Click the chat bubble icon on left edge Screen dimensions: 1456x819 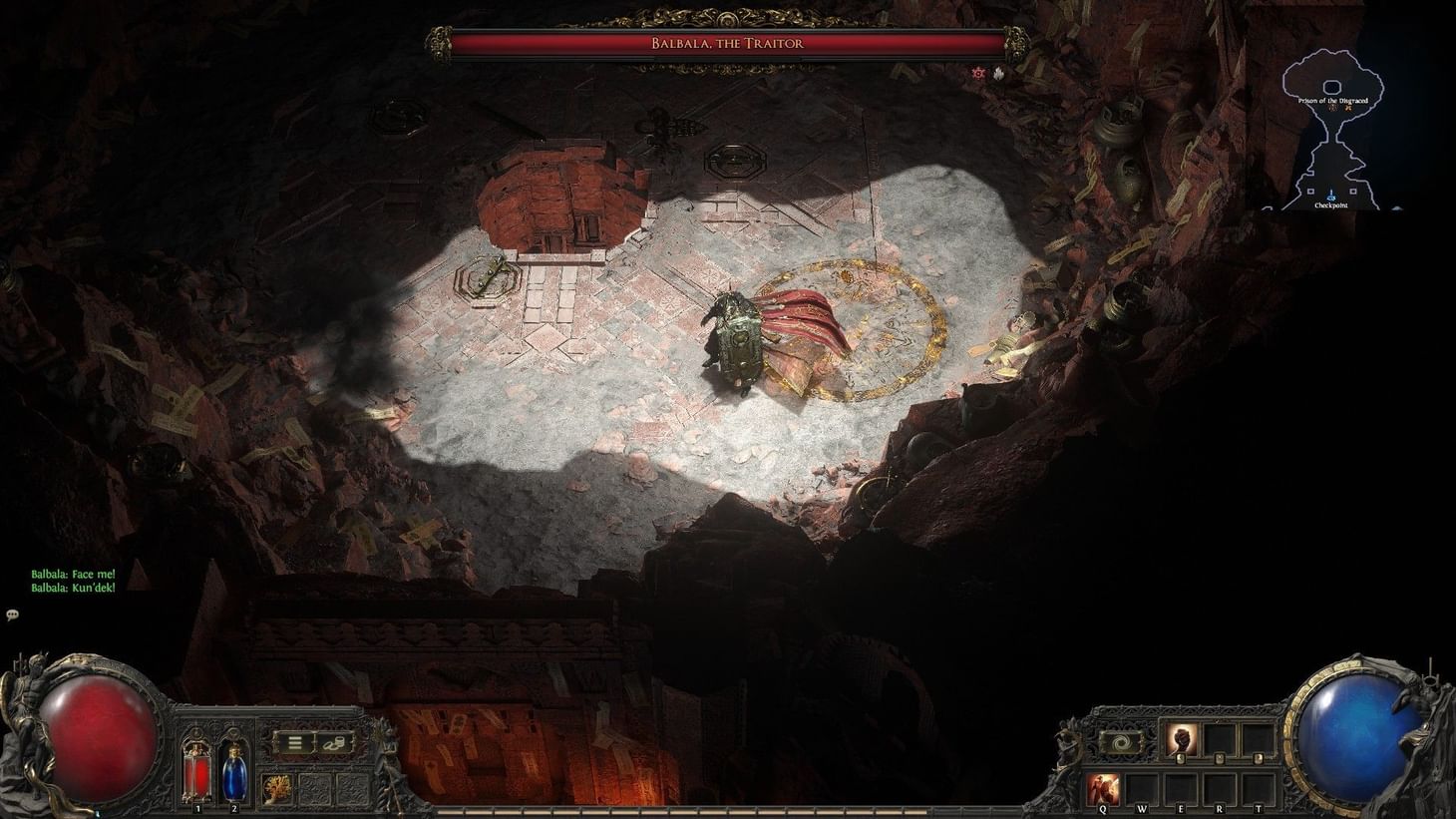(12, 614)
